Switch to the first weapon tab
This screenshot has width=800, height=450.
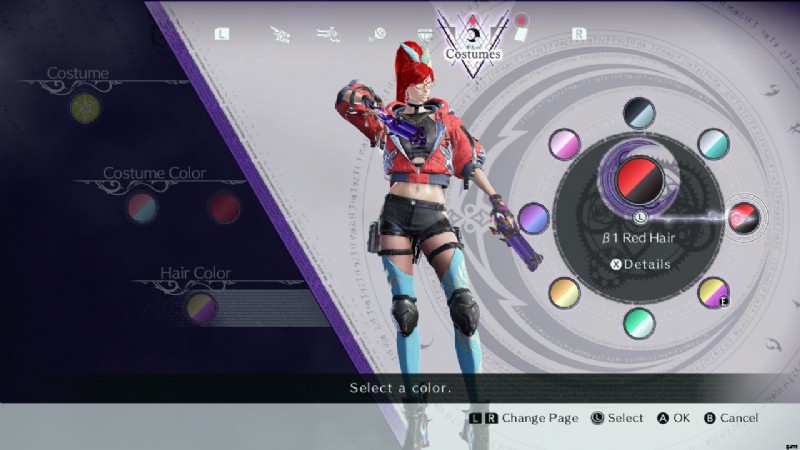(x=281, y=34)
